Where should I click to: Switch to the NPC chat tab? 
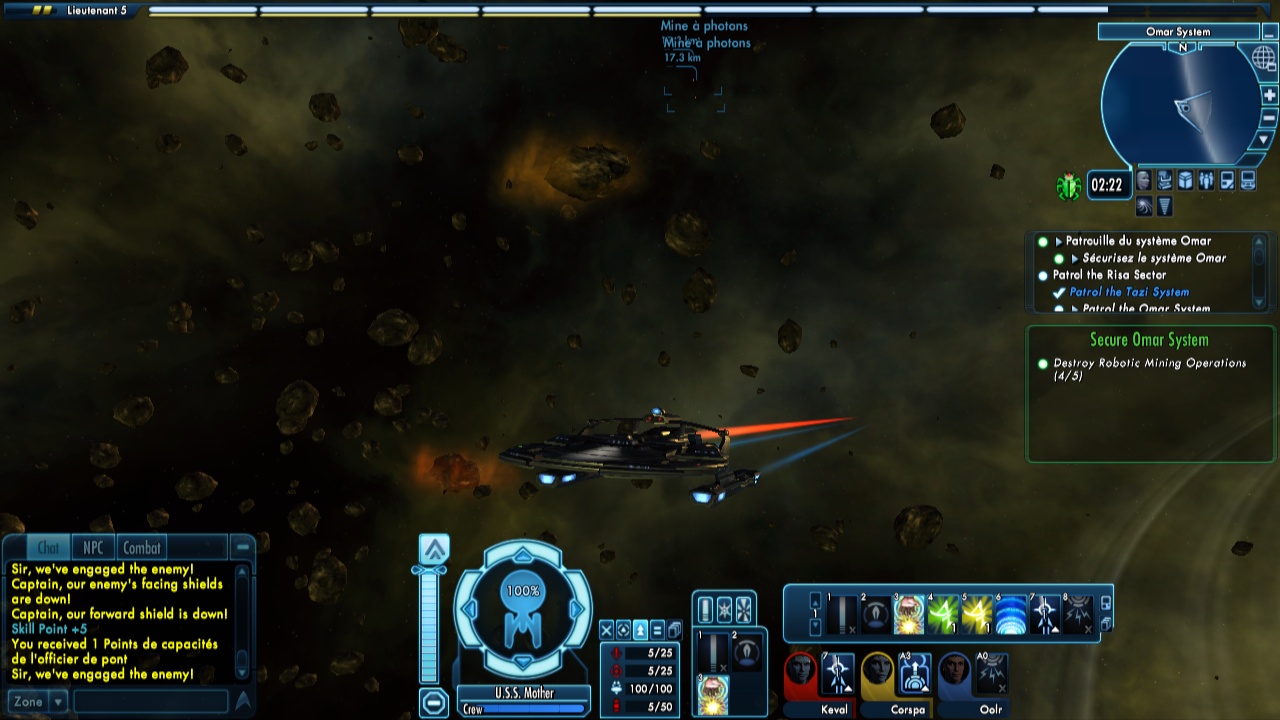93,547
